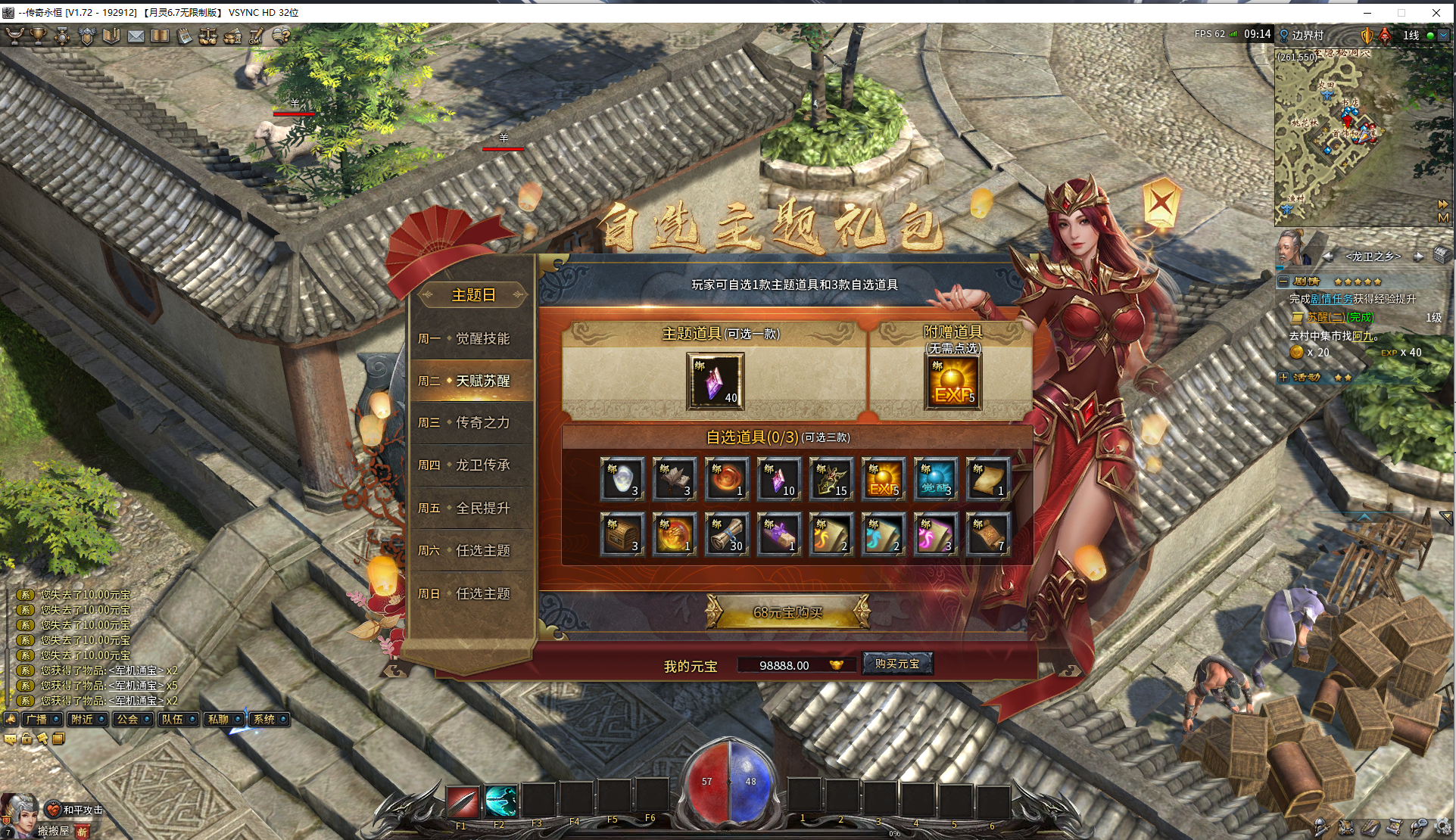The height and width of the screenshot is (840, 1456).
Task: Open the mail envelope icon
Action: (x=136, y=36)
